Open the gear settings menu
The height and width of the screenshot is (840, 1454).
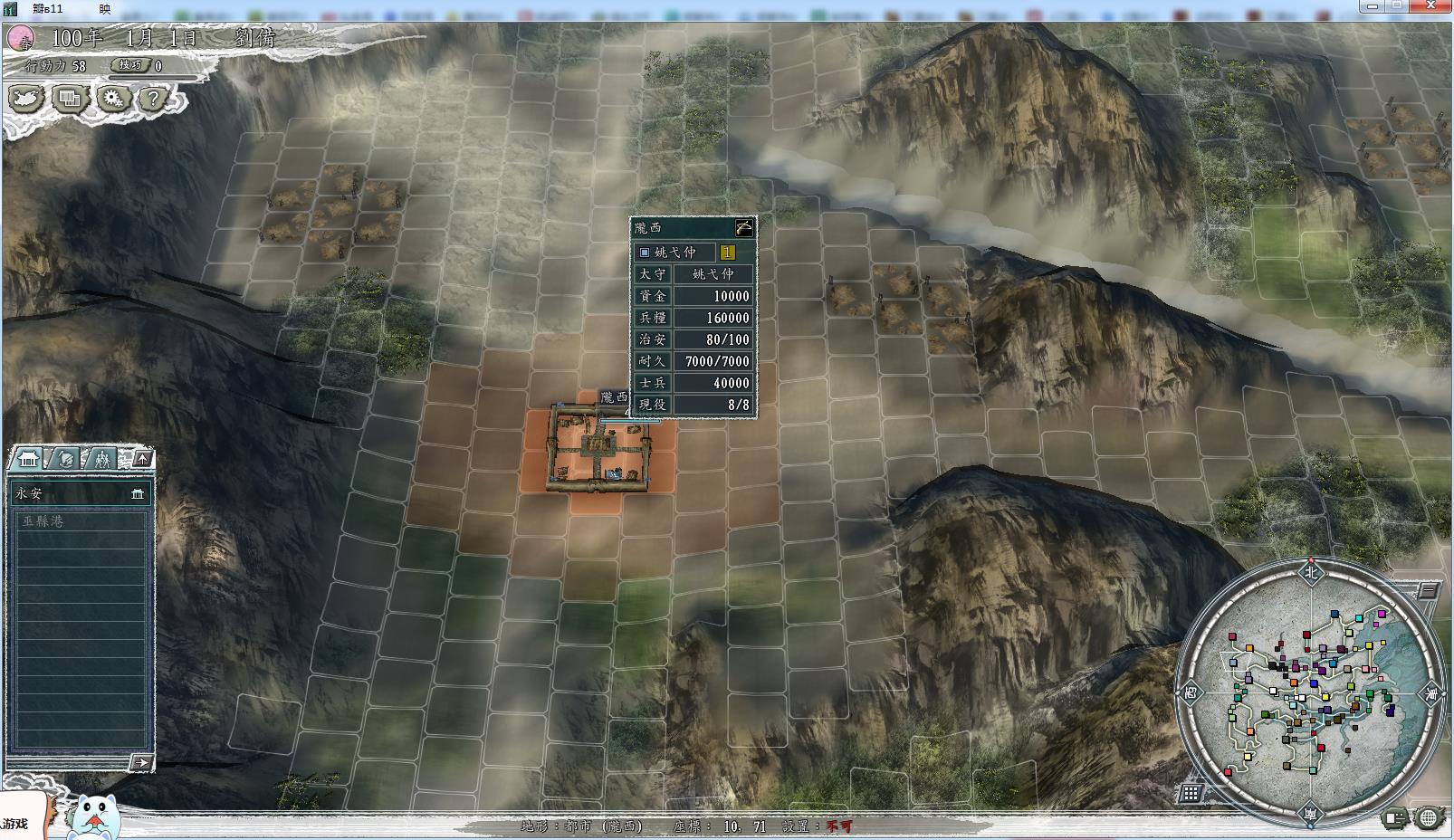(x=112, y=98)
